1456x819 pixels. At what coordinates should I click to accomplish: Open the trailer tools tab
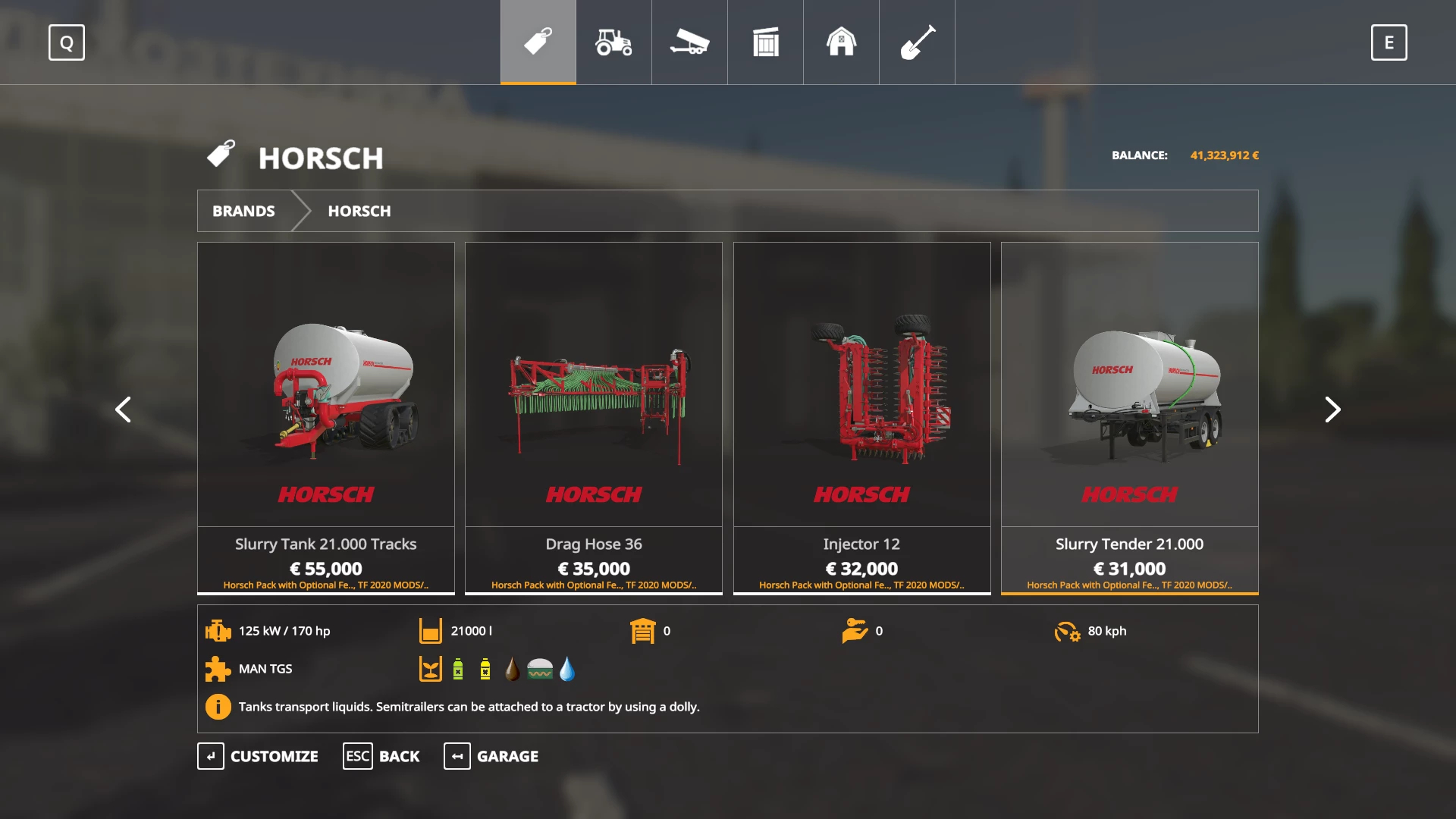pos(689,42)
